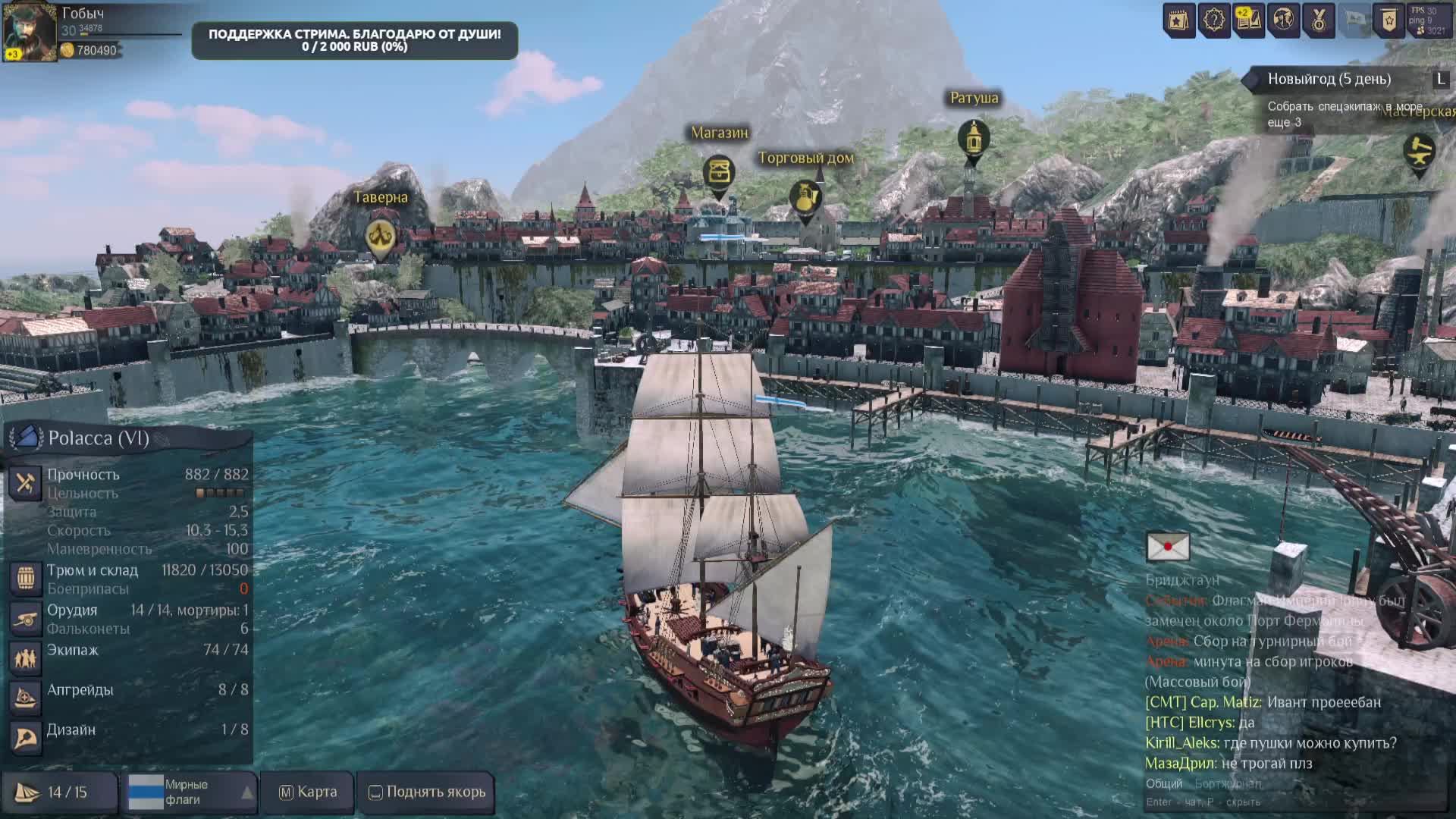
Task: Open the journal book icon with +2 badge
Action: 1248,20
